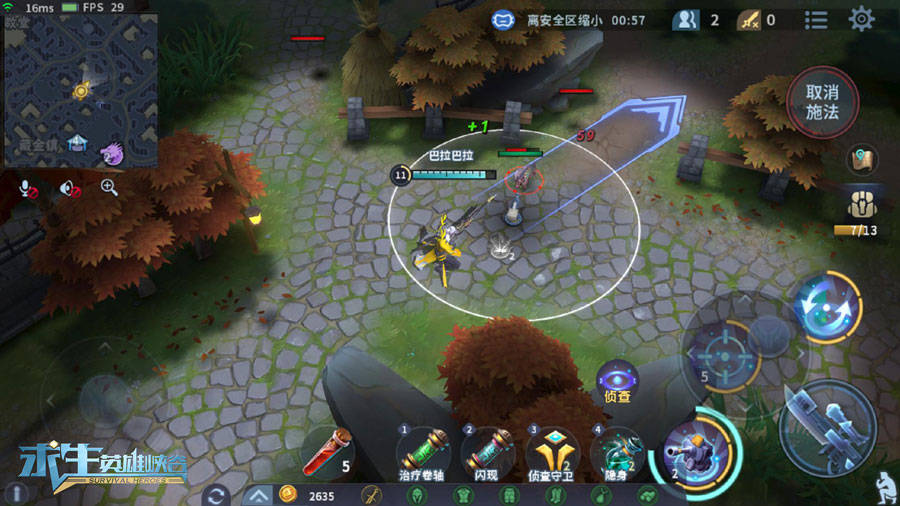
Task: Activate the 闪现 flash scroll
Action: click(488, 450)
